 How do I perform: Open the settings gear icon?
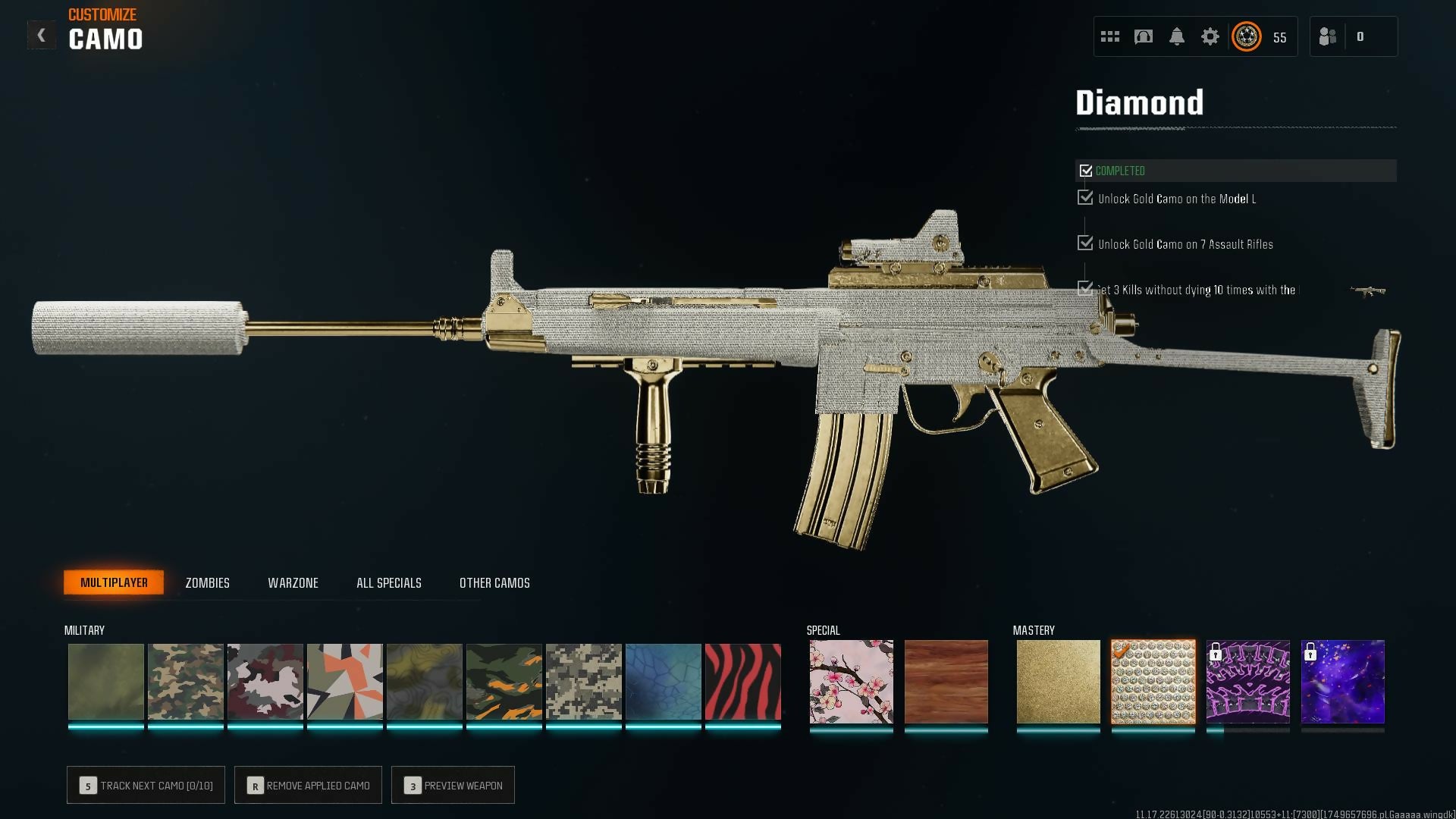(x=1210, y=36)
